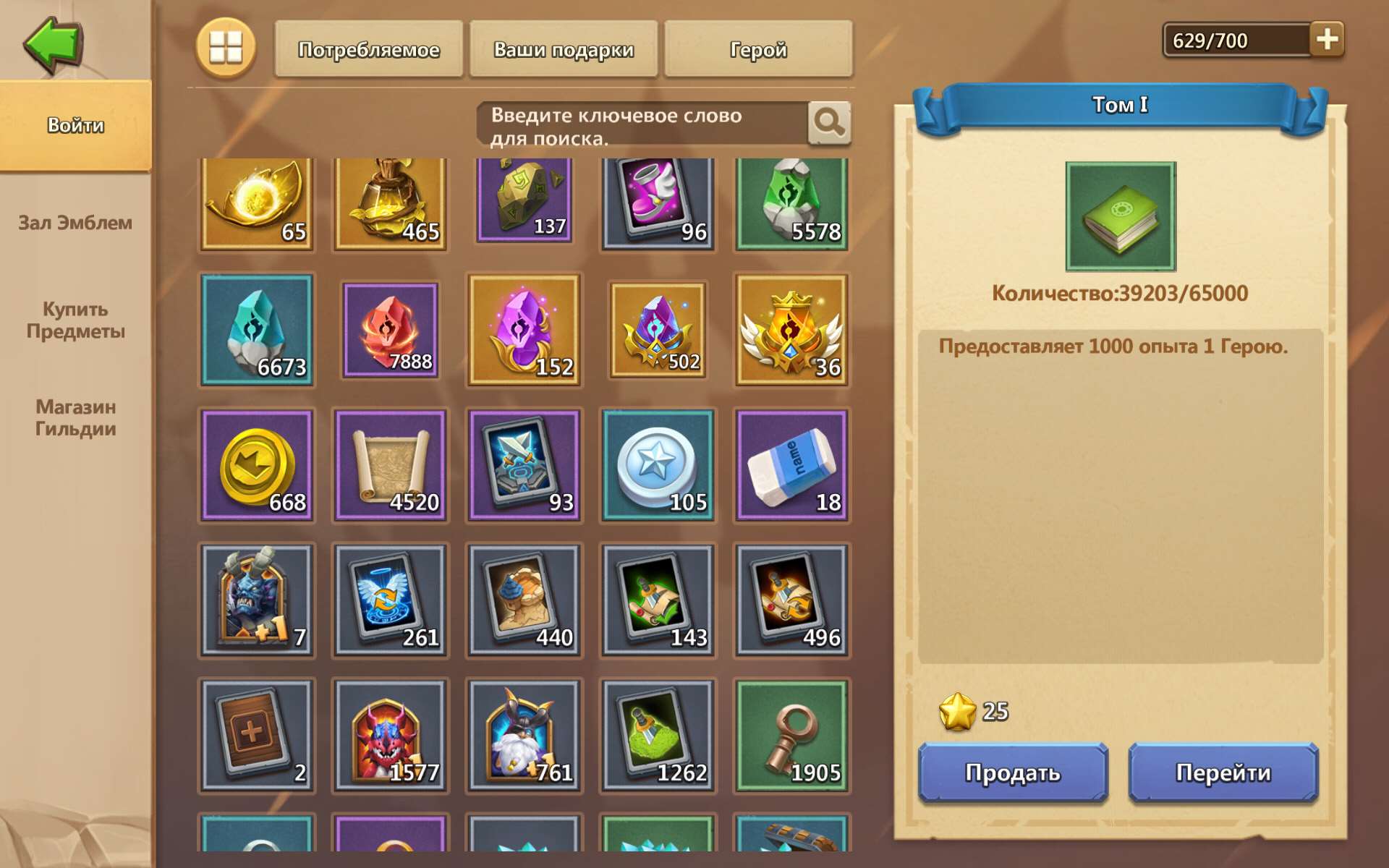Select the red crystal item with count 7888
The image size is (1389, 868).
point(390,331)
